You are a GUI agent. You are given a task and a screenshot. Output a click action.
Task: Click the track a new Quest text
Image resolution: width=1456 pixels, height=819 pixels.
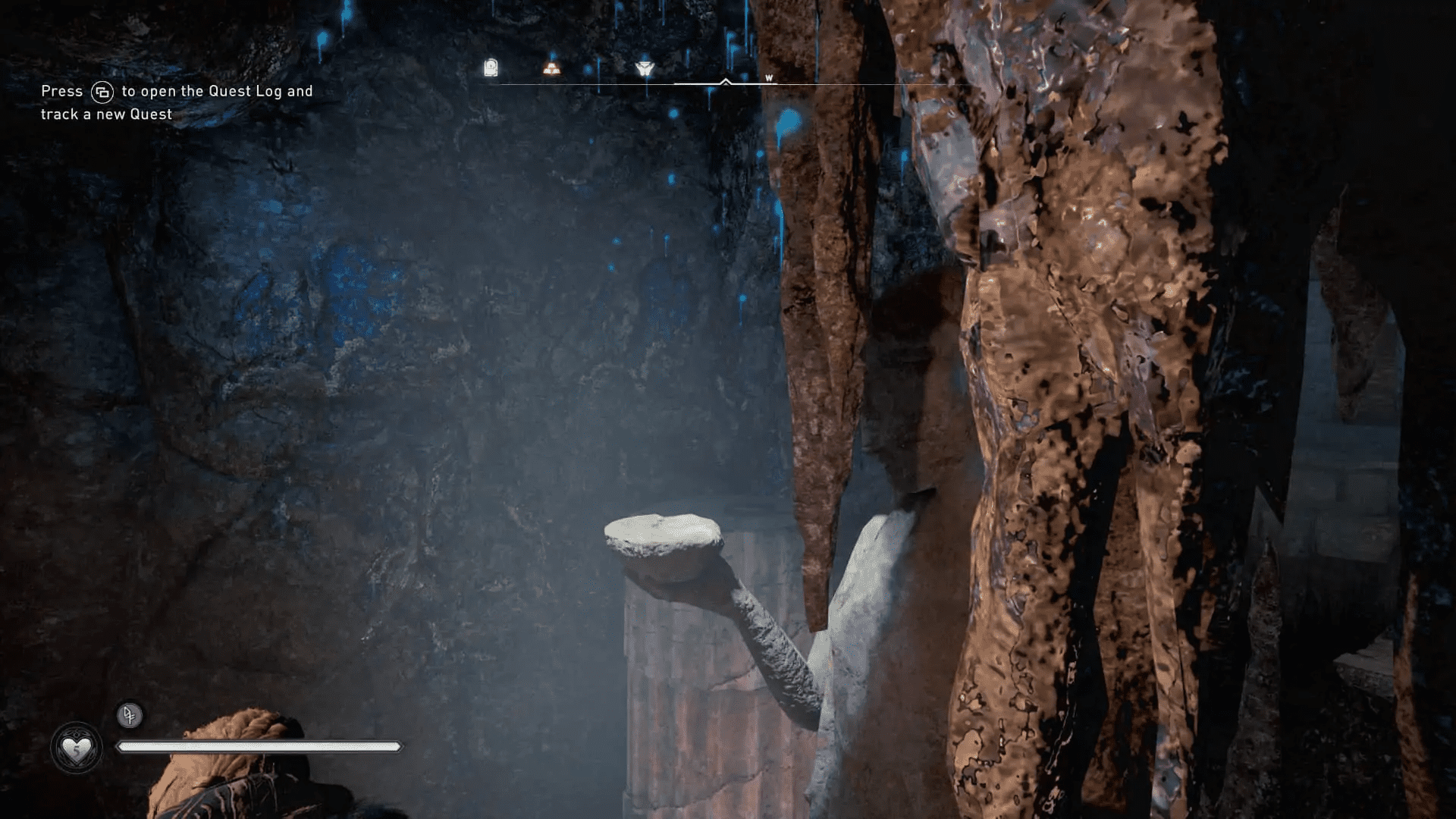click(105, 114)
